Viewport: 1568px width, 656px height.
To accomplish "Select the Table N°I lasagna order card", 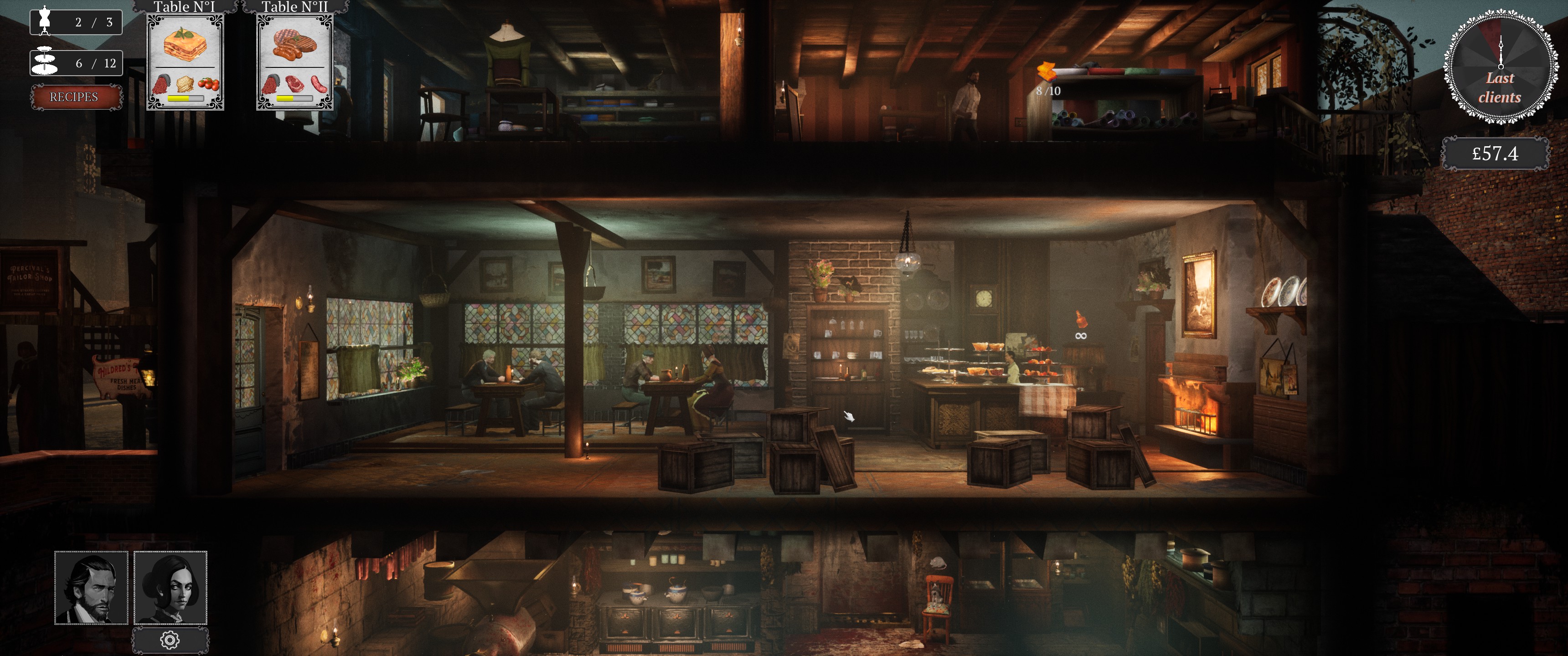I will pyautogui.click(x=185, y=61).
